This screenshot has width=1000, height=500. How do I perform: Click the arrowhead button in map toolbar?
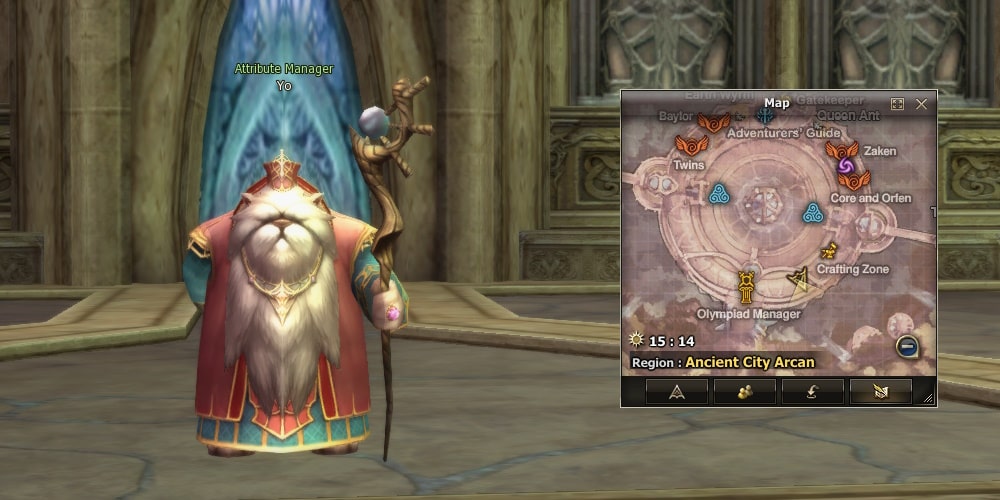pyautogui.click(x=677, y=391)
